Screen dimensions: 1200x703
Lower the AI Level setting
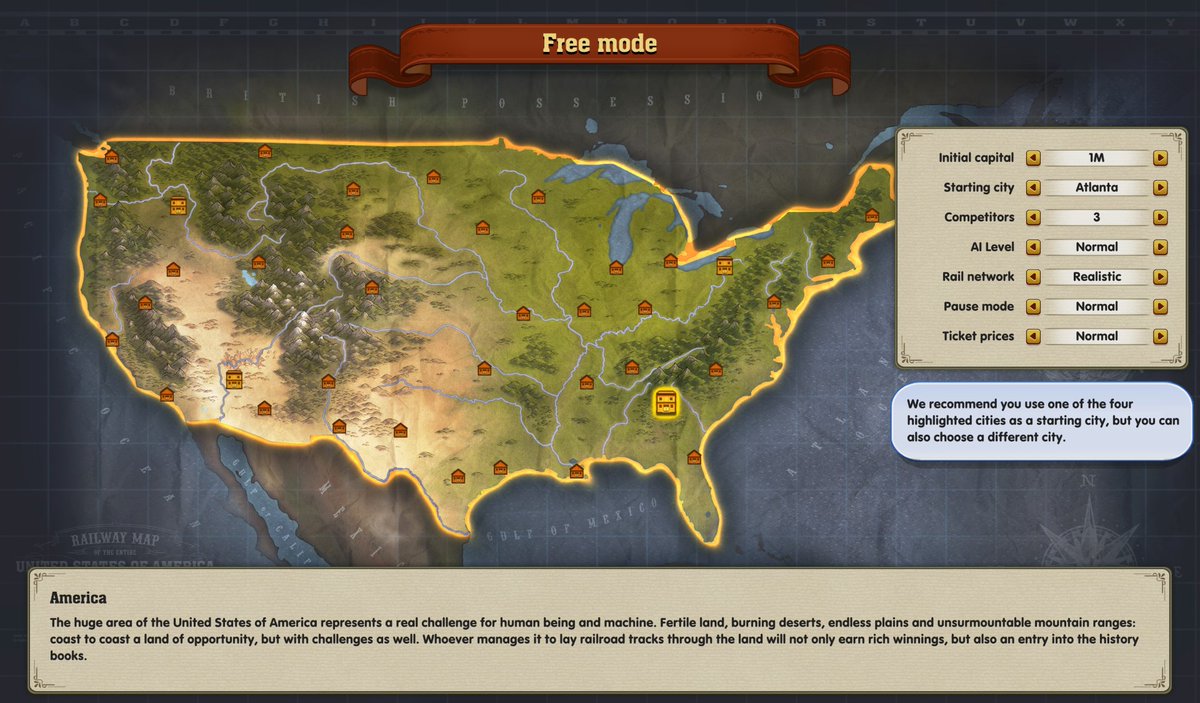[x=1033, y=247]
